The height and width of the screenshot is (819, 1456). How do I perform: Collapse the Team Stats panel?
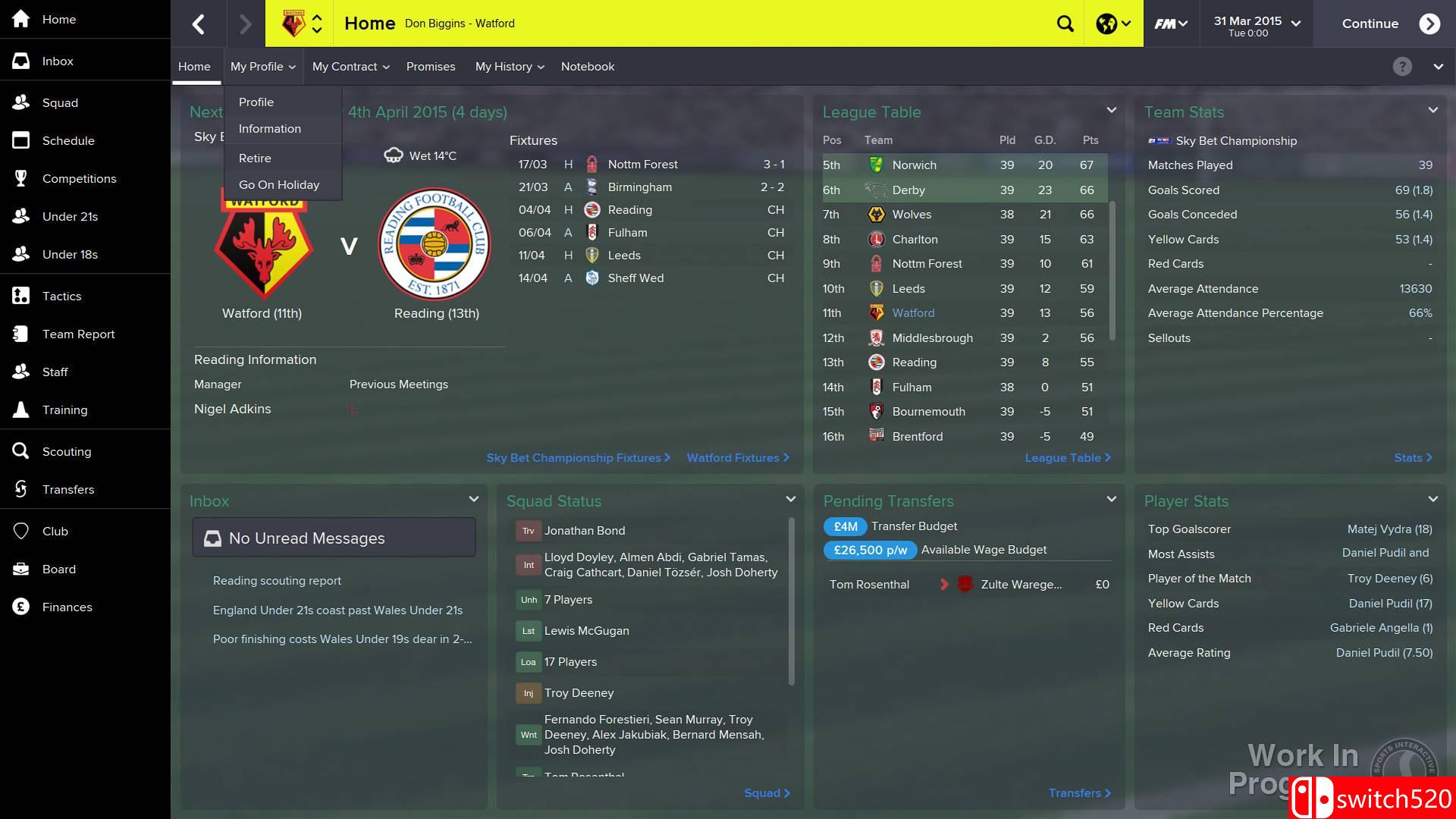1432,110
